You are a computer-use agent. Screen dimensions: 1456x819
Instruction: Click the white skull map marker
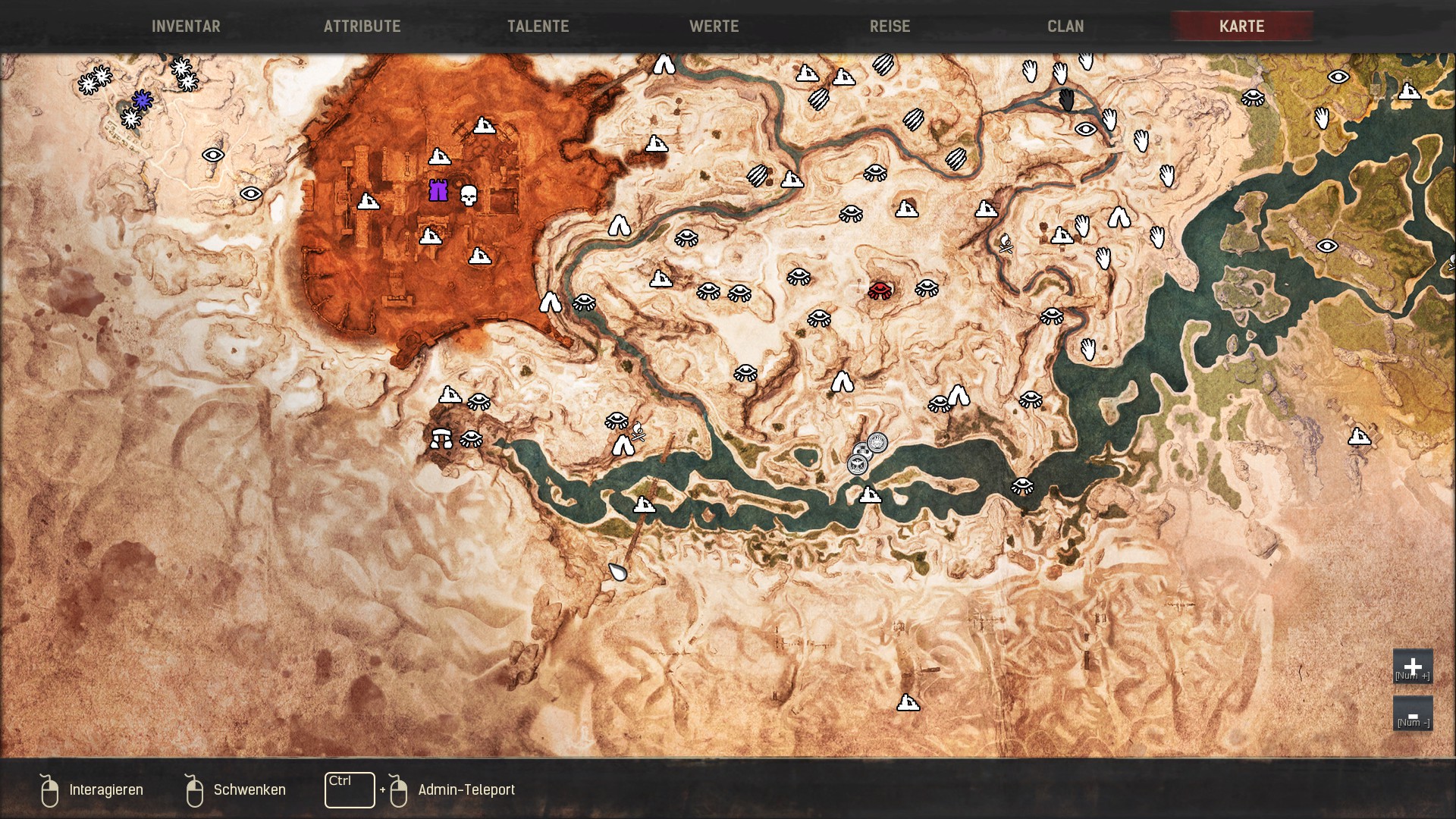point(469,195)
